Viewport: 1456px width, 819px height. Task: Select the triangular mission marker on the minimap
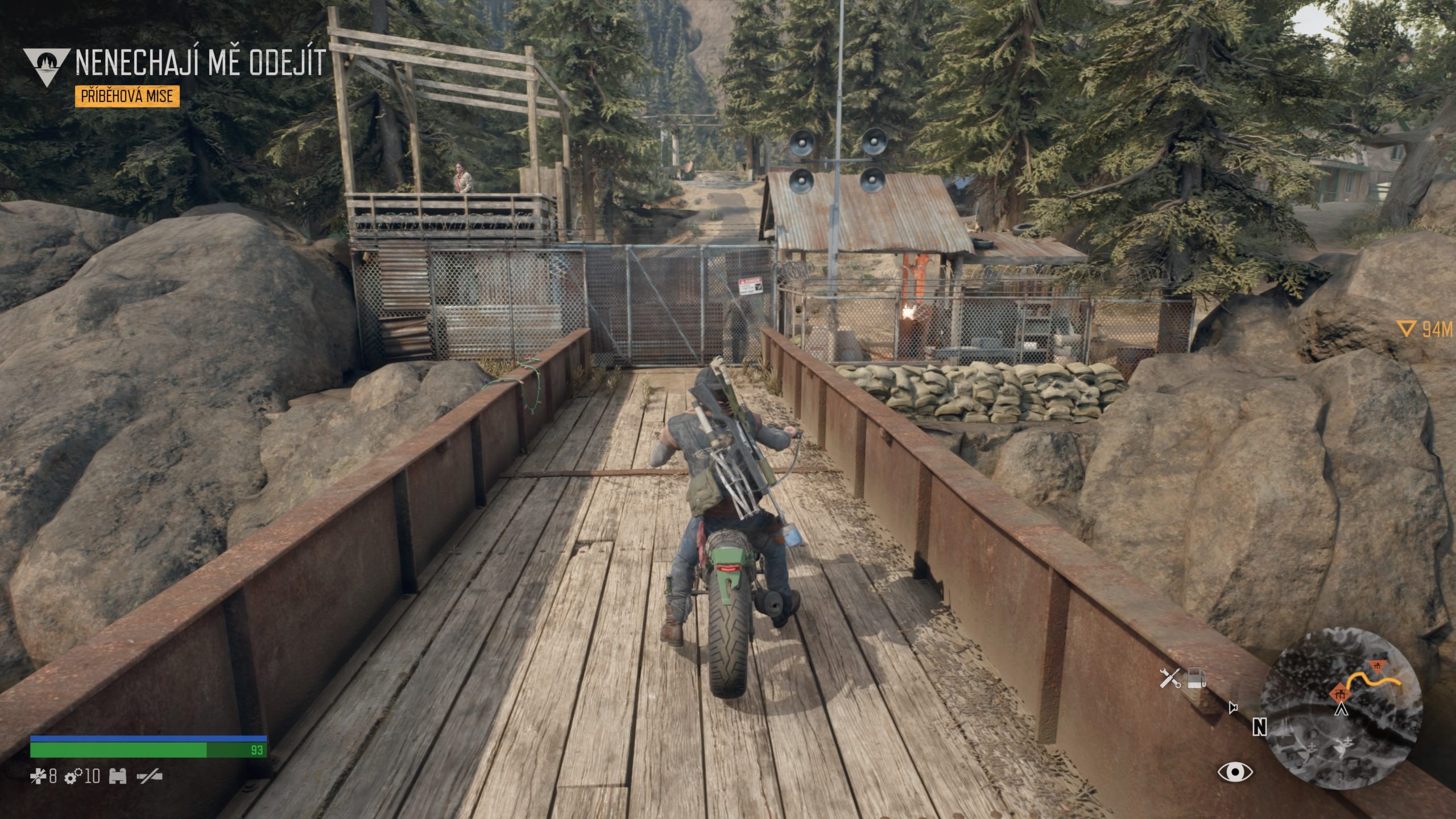1377,666
